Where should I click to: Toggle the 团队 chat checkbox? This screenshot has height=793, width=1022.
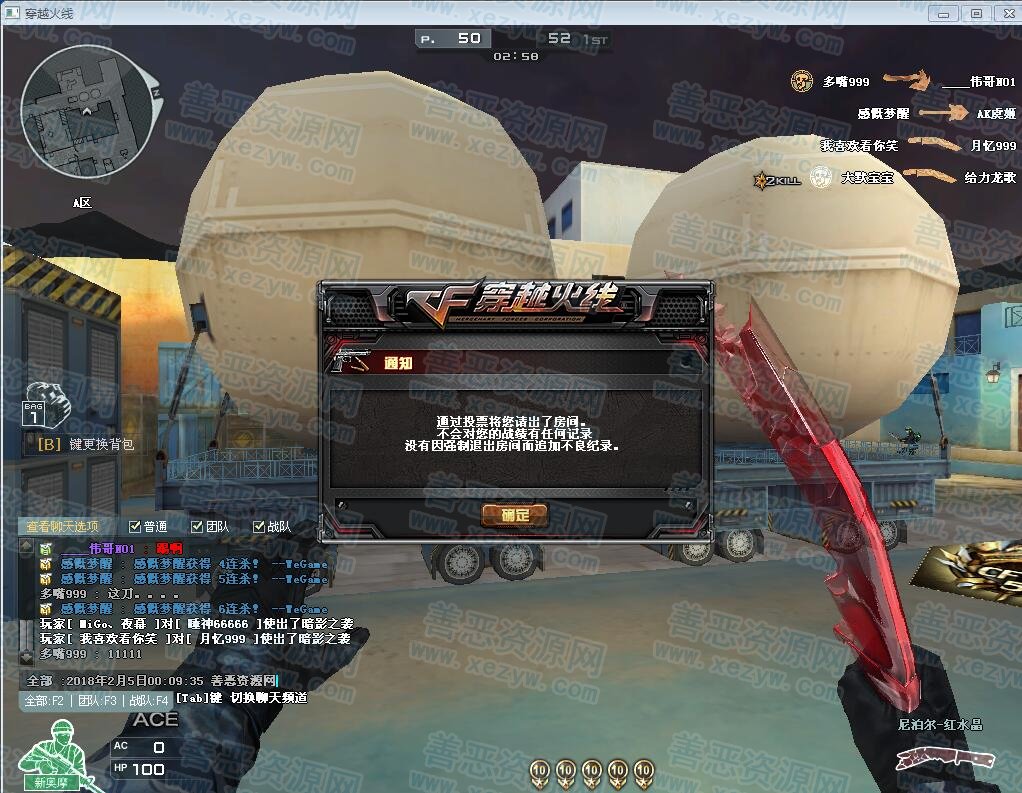tap(197, 526)
